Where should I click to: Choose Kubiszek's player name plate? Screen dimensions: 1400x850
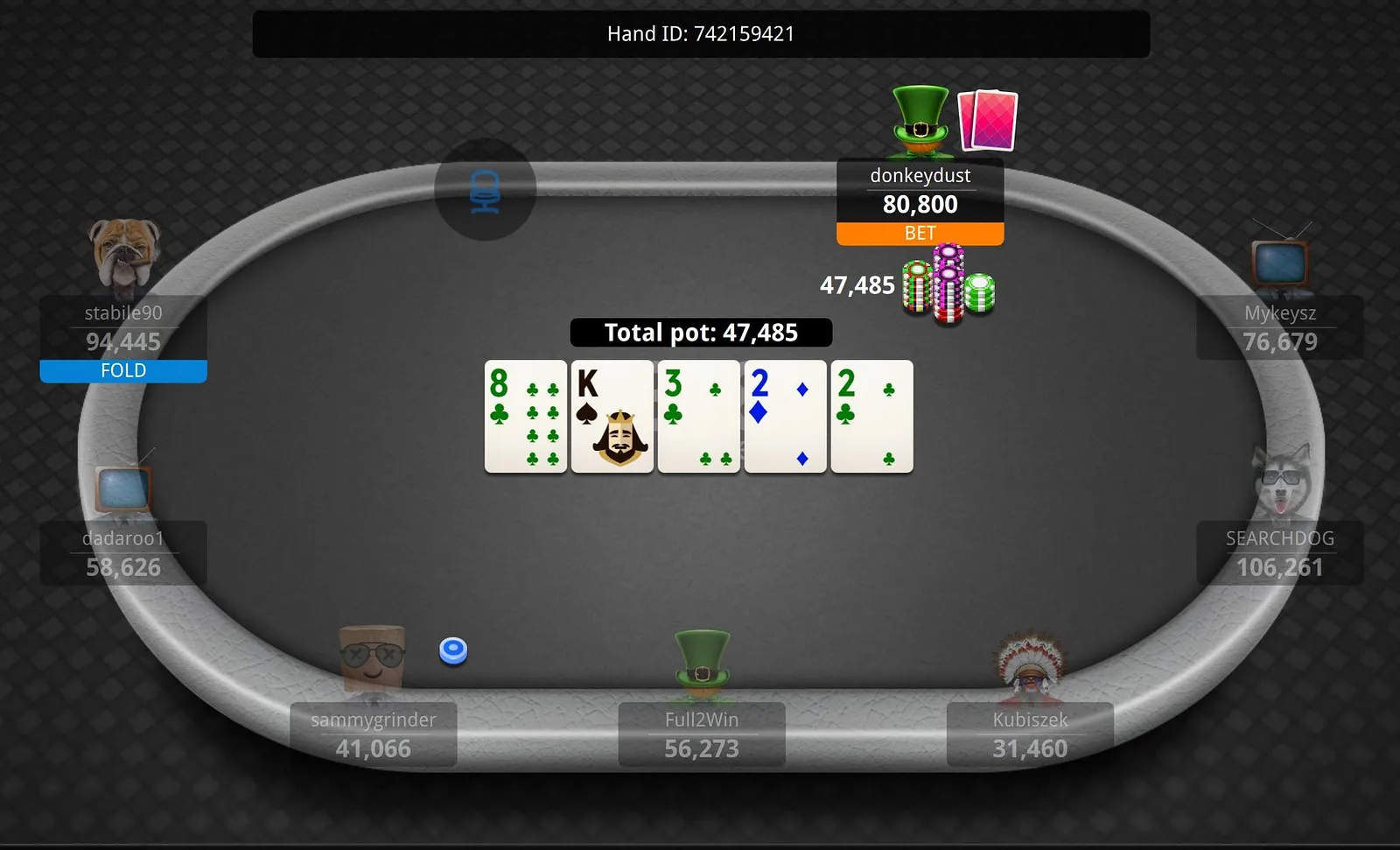pos(1030,734)
